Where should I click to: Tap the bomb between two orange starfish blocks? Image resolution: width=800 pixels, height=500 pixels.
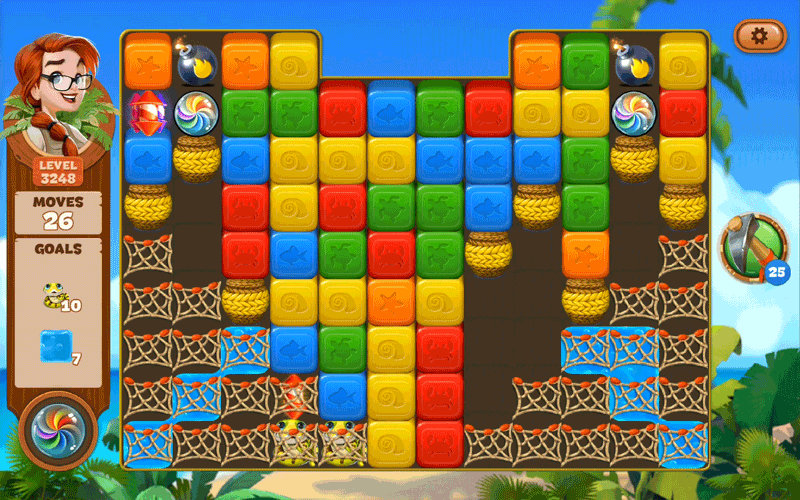[196, 62]
